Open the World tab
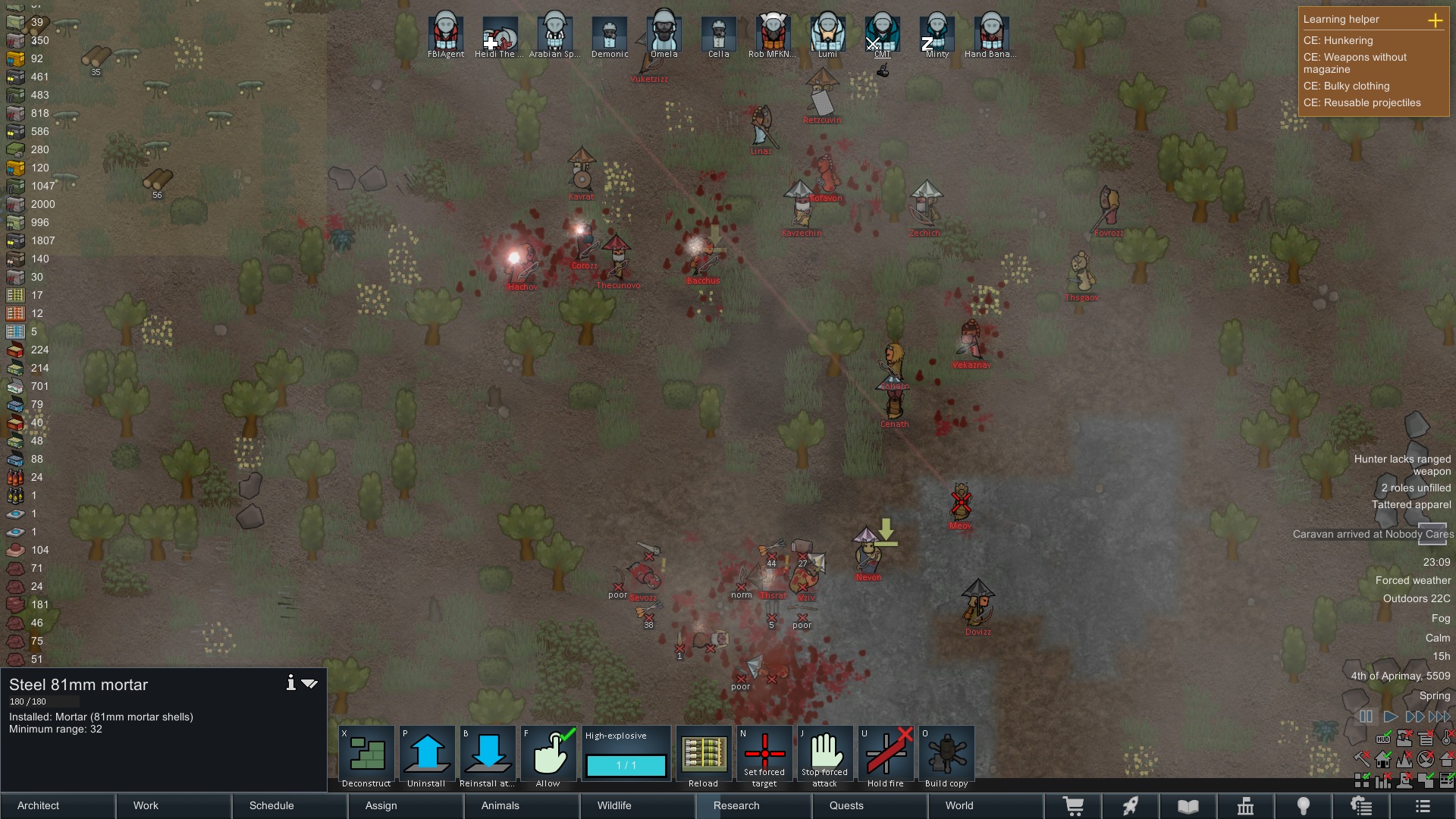Screen dimensions: 1456x819 click(x=959, y=805)
